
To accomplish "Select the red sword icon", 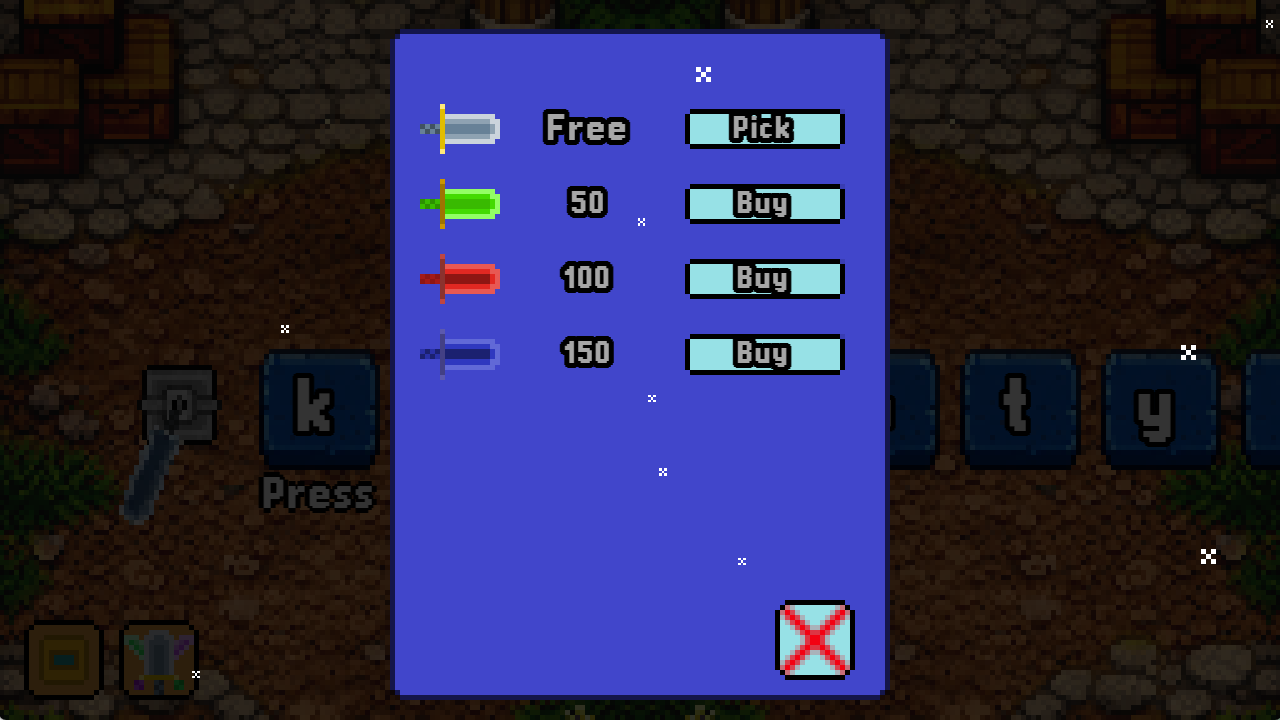I will coord(462,278).
